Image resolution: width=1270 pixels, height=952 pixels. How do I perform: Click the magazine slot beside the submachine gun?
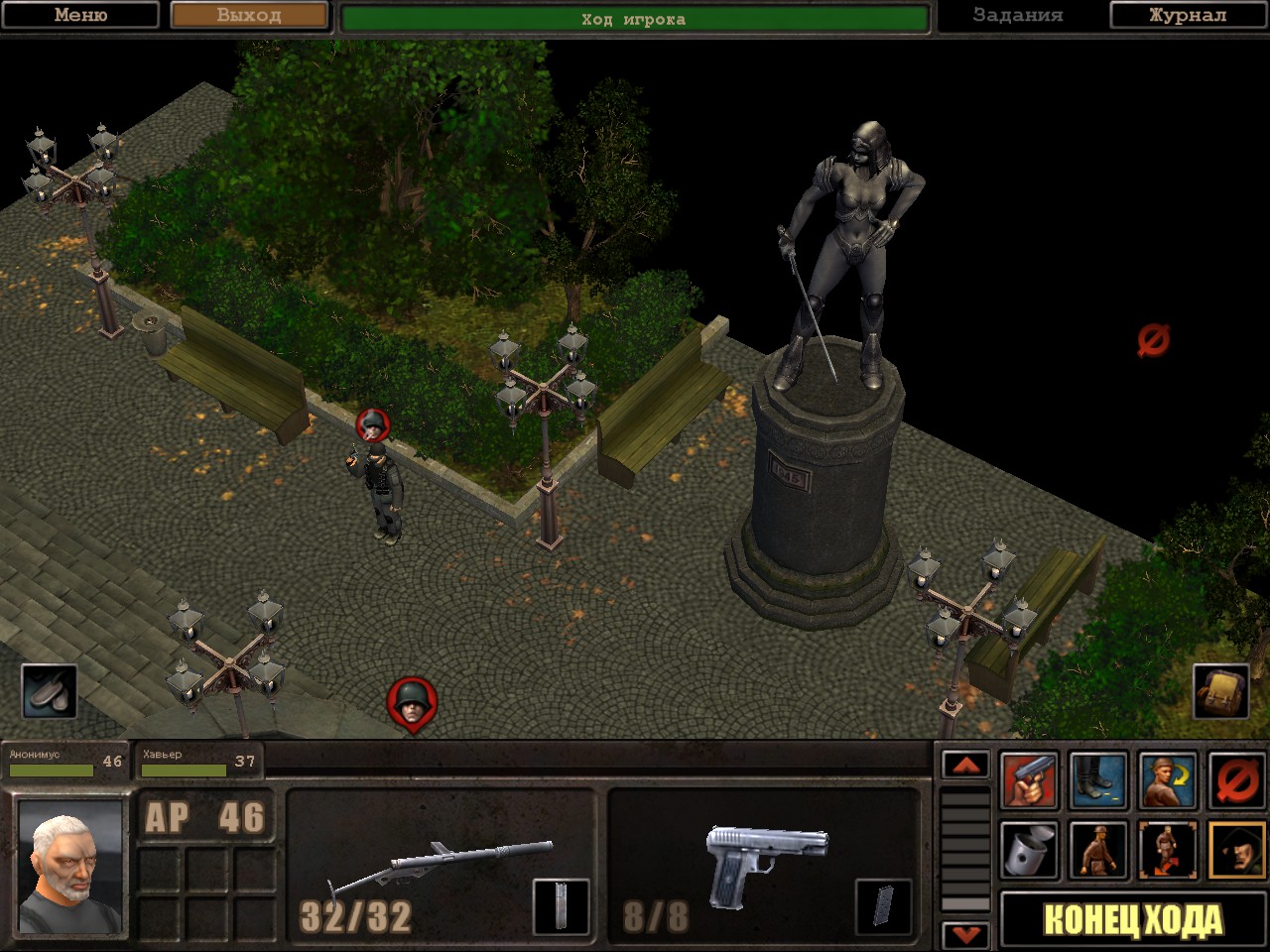[x=562, y=906]
